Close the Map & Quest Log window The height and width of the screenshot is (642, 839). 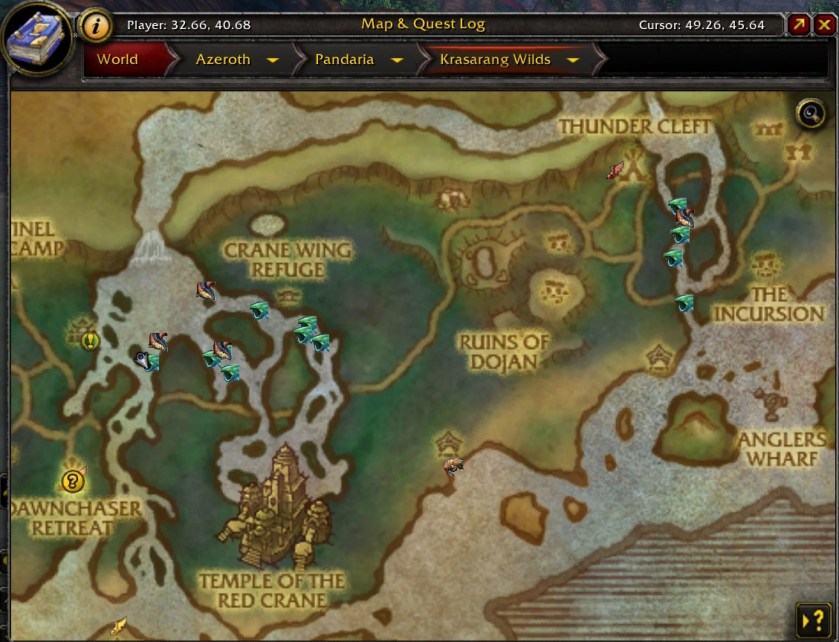tap(824, 25)
